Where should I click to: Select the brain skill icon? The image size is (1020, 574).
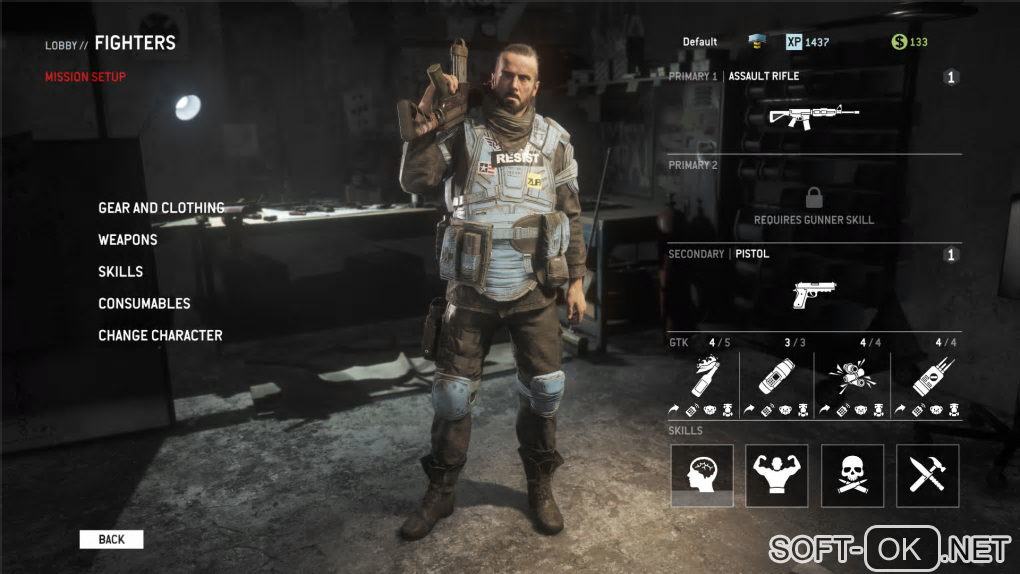click(702, 475)
